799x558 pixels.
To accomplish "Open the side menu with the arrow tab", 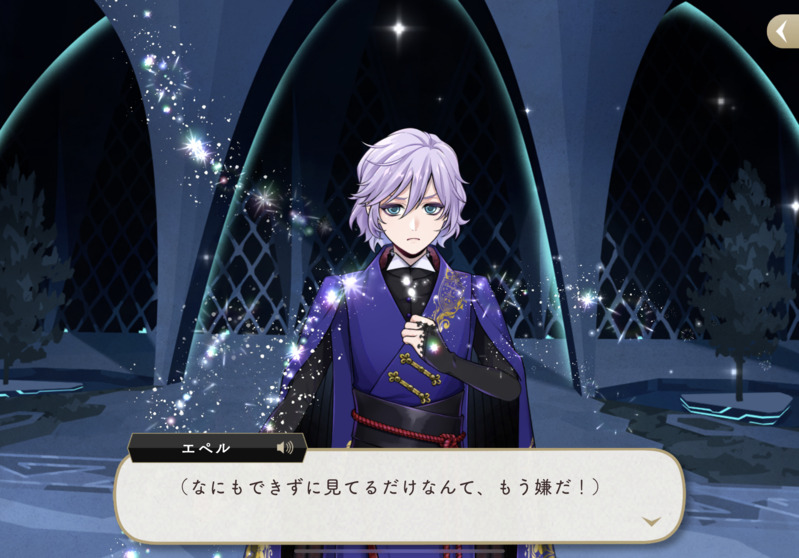I will [x=783, y=31].
